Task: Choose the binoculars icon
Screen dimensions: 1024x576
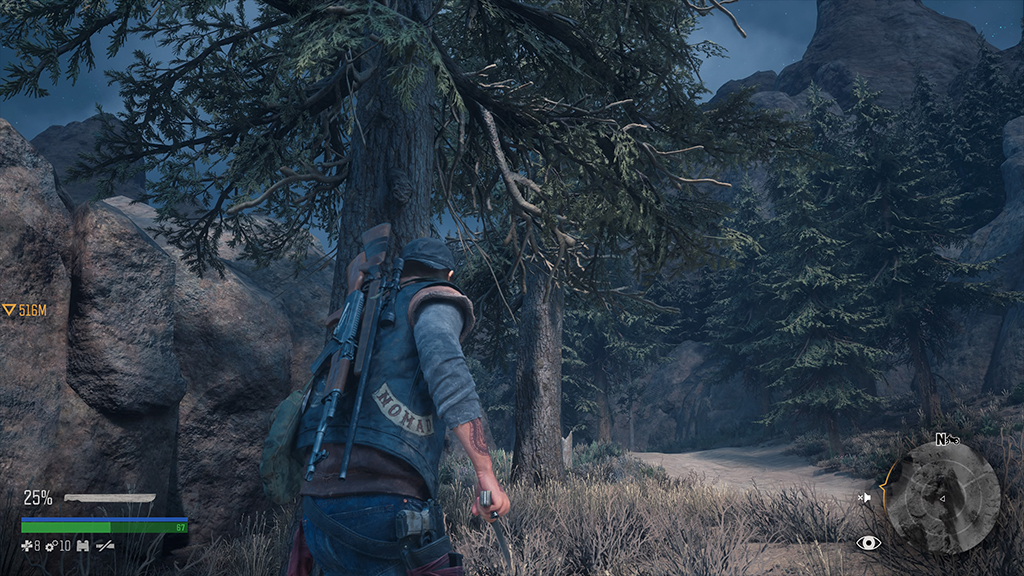Action: [x=83, y=545]
